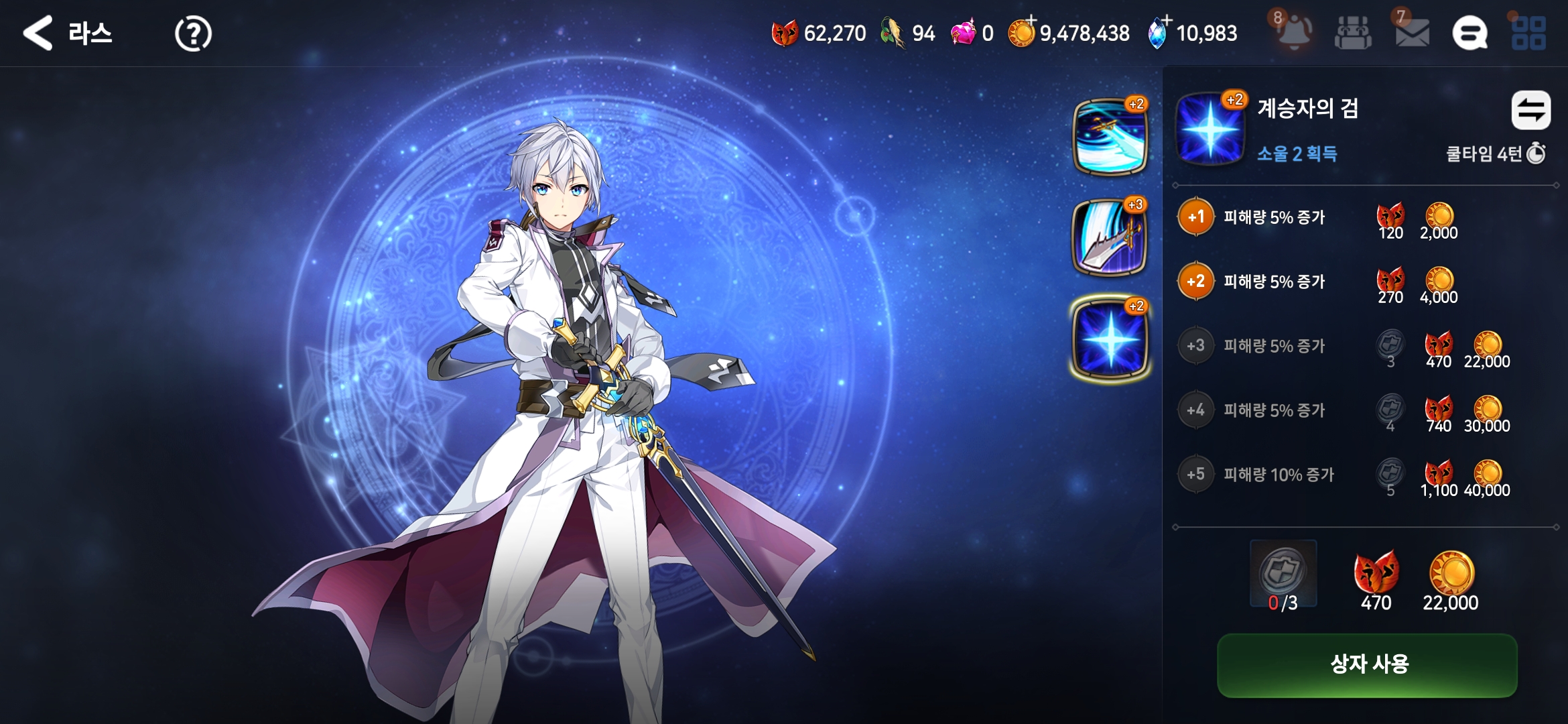1568x724 pixels.
Task: Open the mail envelope inbox
Action: 1412,33
